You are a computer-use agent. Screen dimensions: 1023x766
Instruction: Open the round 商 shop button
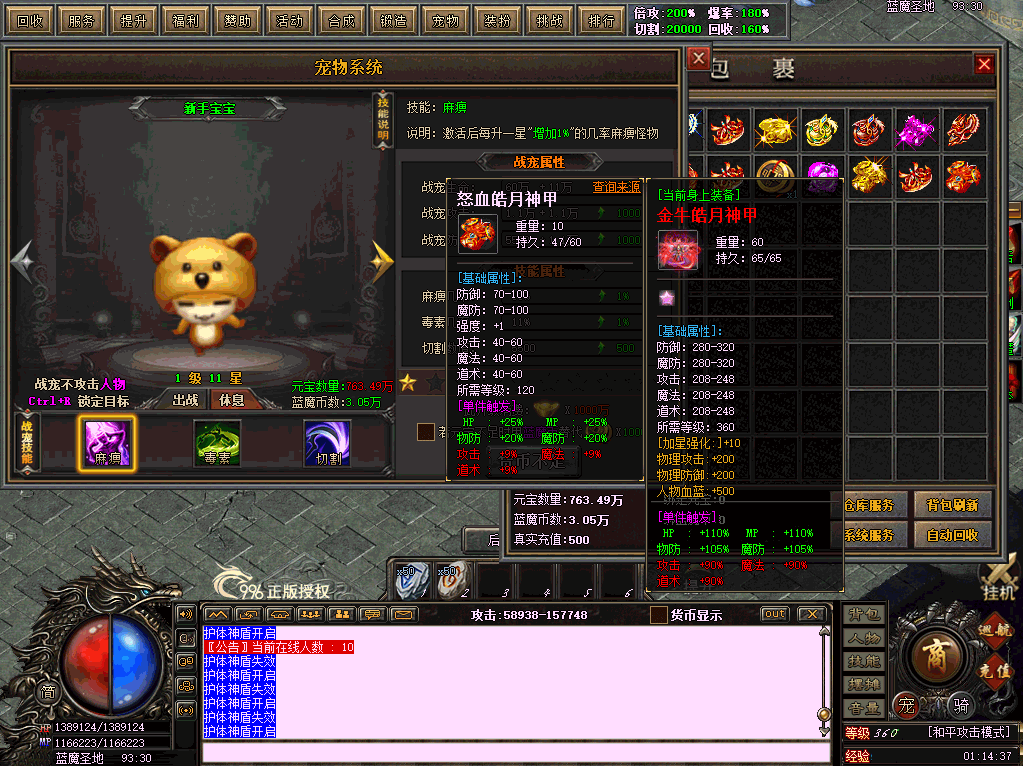coord(937,653)
